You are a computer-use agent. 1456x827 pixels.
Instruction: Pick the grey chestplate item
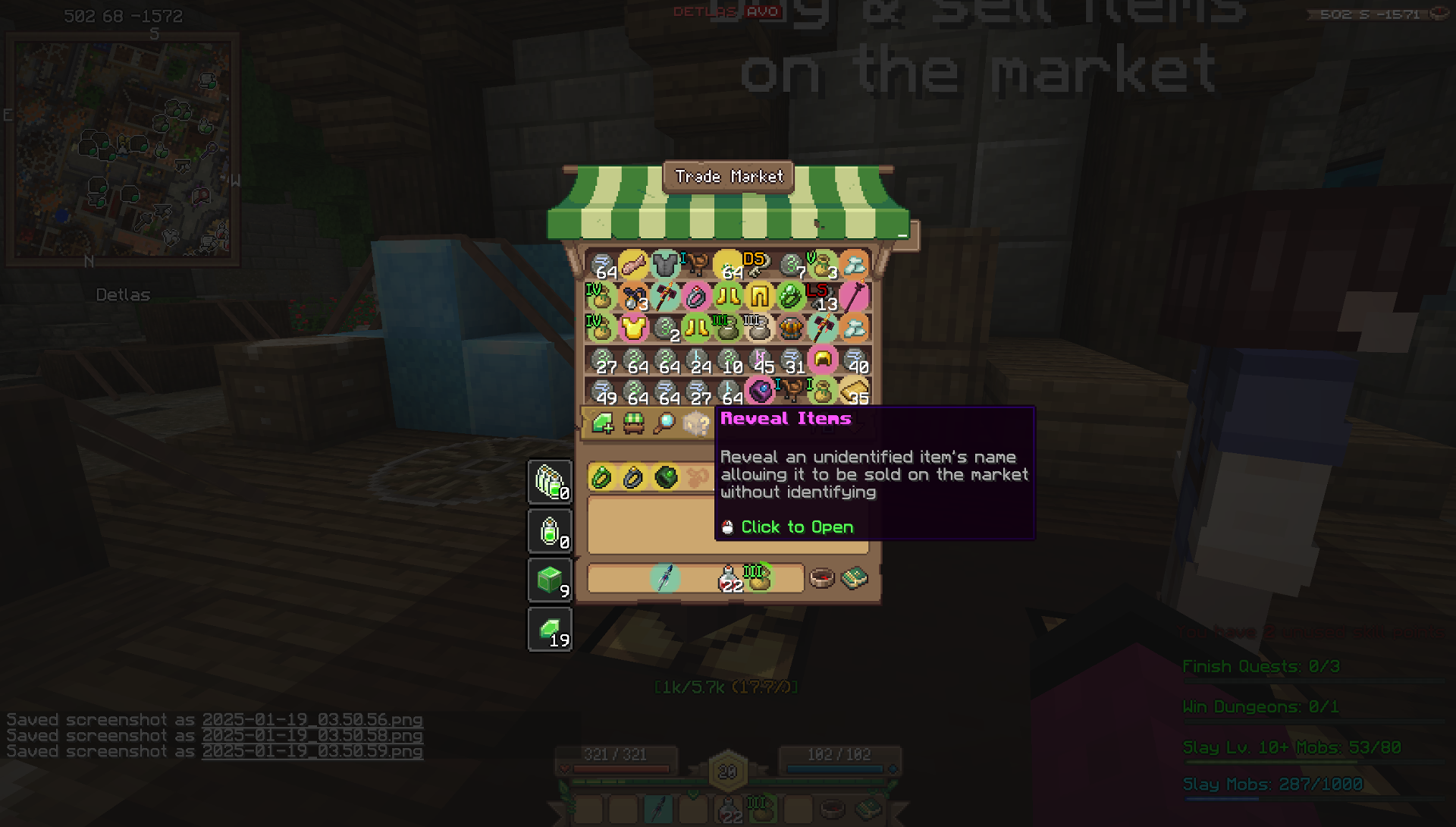tap(665, 265)
